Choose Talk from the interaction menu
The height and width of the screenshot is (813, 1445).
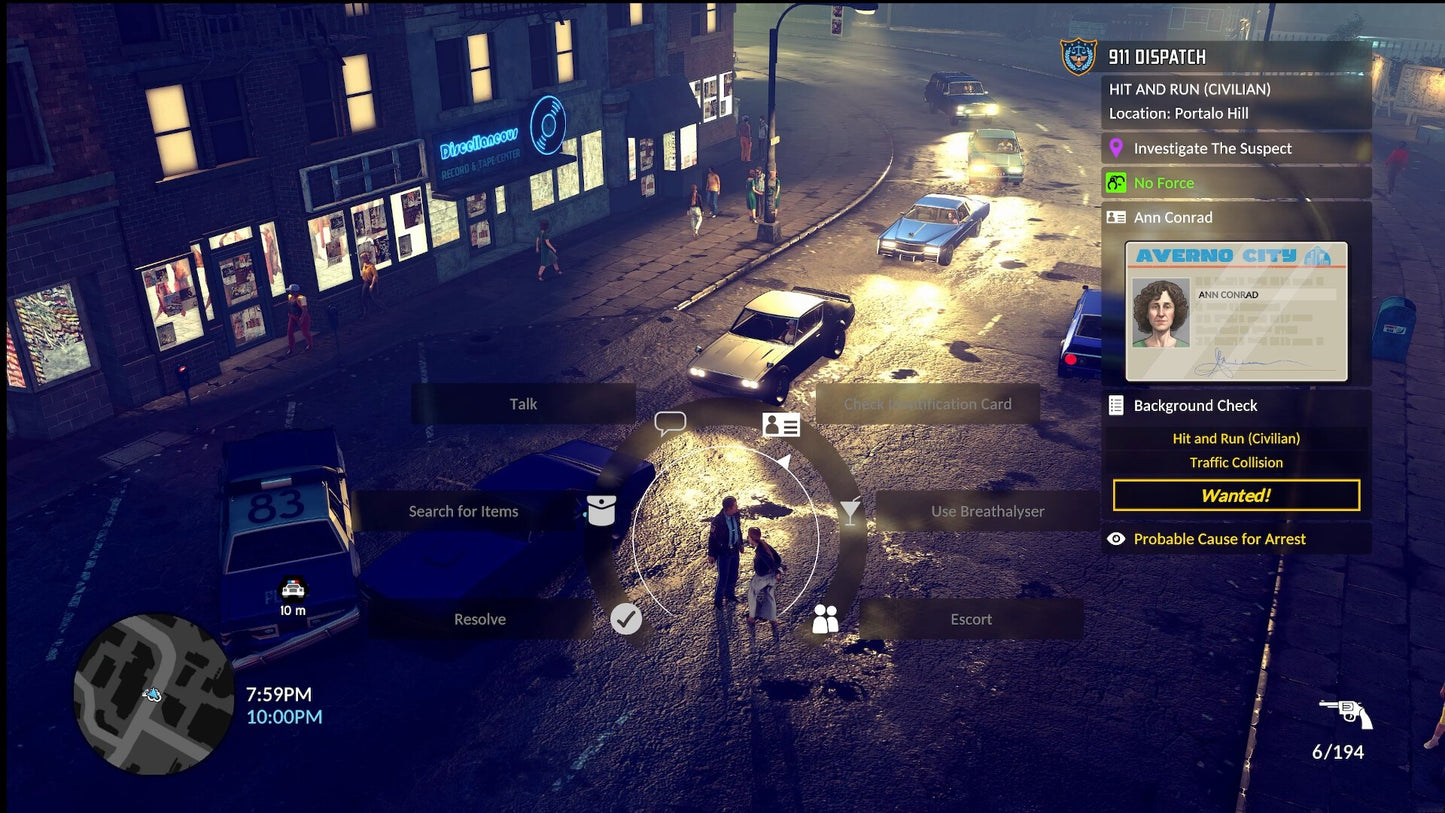click(x=523, y=403)
